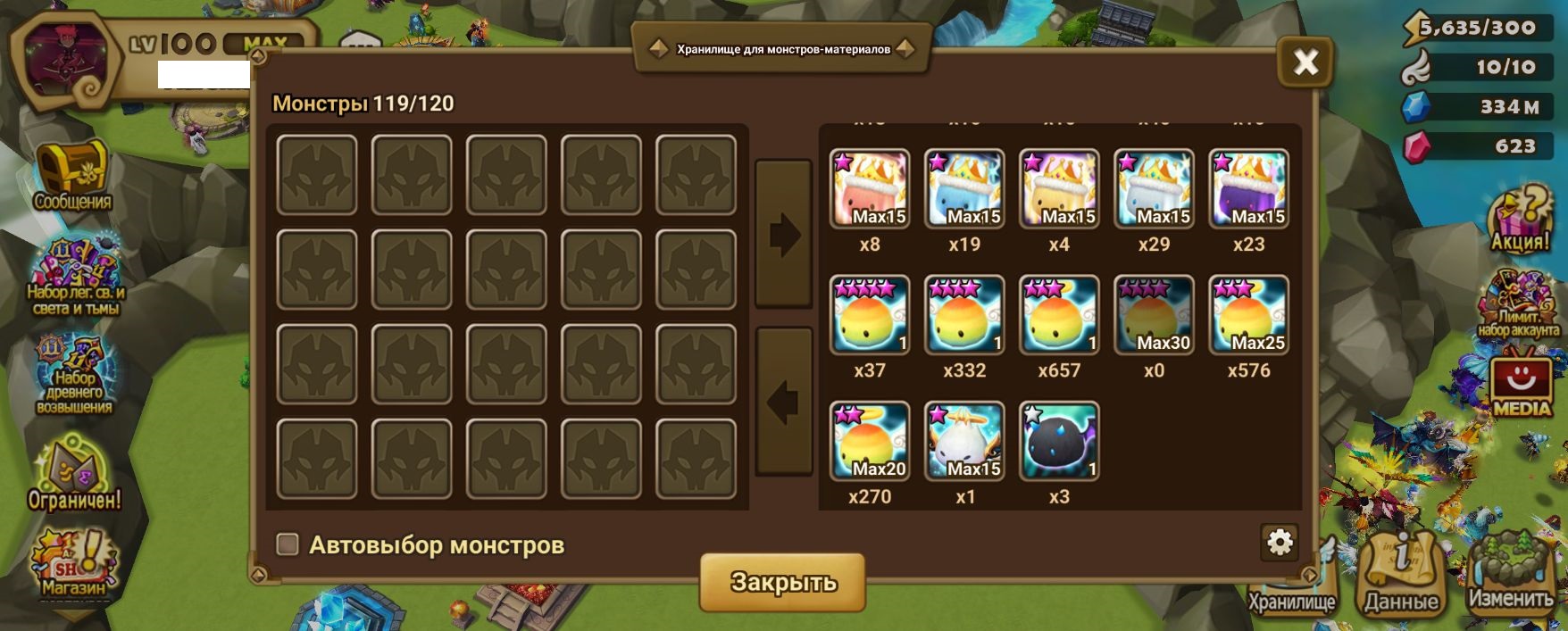Close the material monster storage window
The height and width of the screenshot is (631, 1568).
pos(1305,62)
